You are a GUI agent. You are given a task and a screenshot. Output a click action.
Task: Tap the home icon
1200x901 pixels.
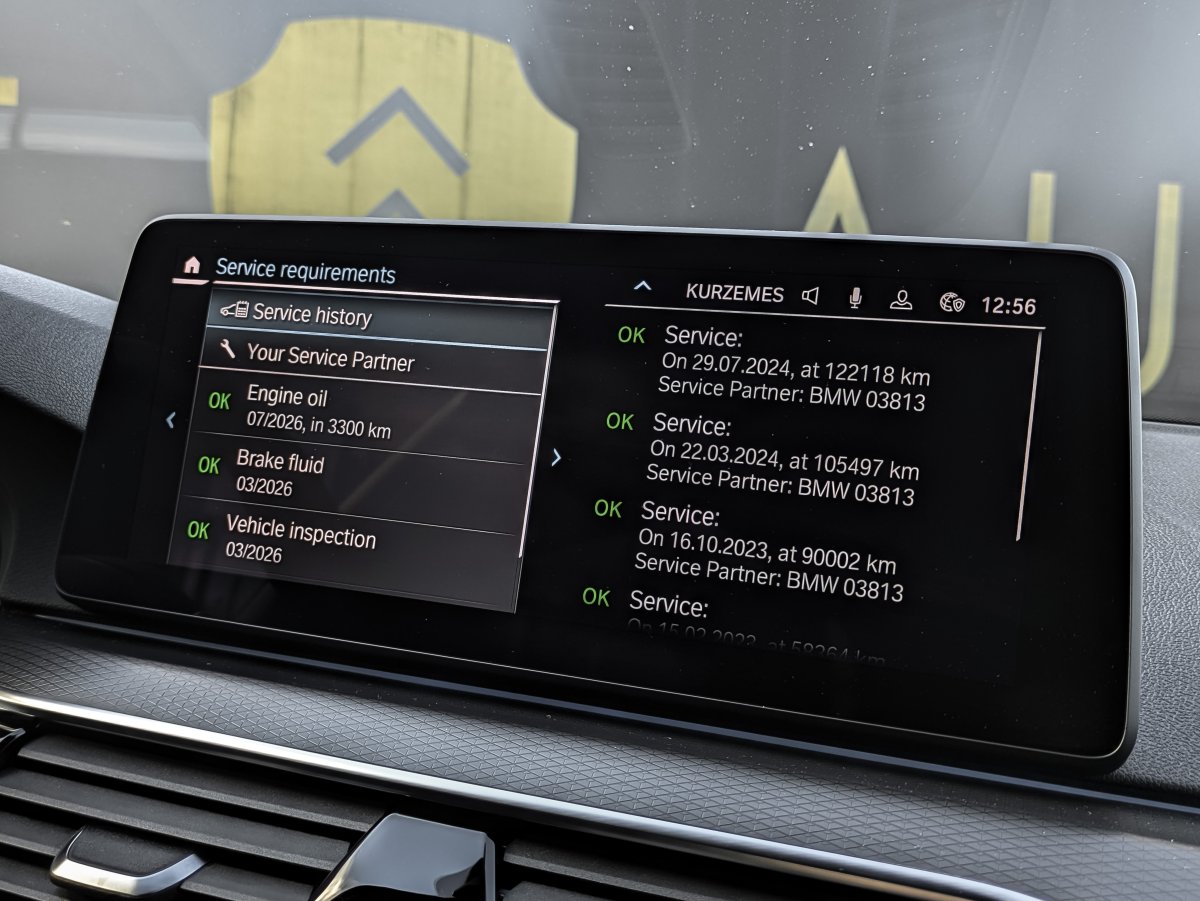coord(192,266)
